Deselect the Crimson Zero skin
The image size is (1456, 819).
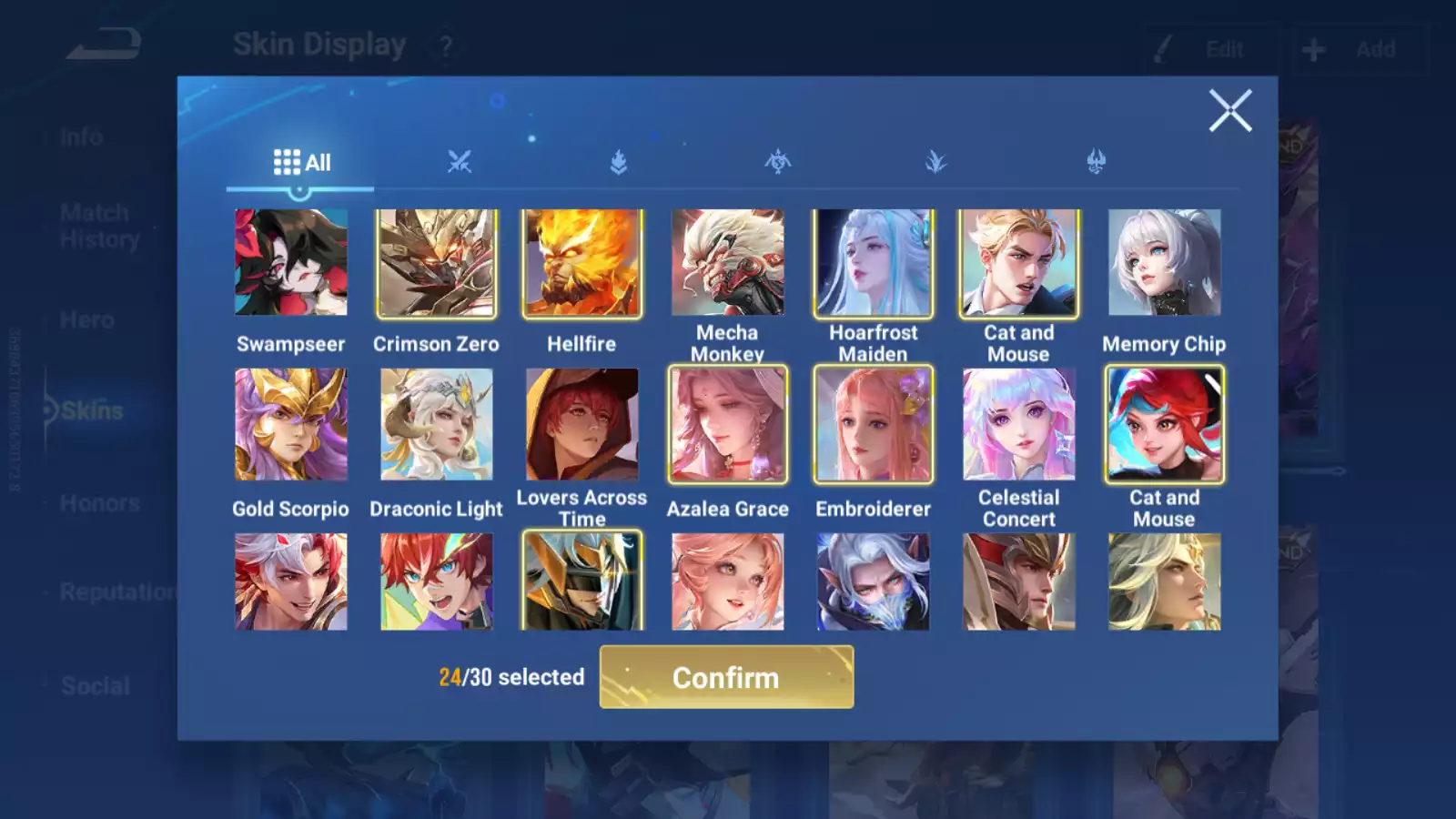tap(436, 263)
